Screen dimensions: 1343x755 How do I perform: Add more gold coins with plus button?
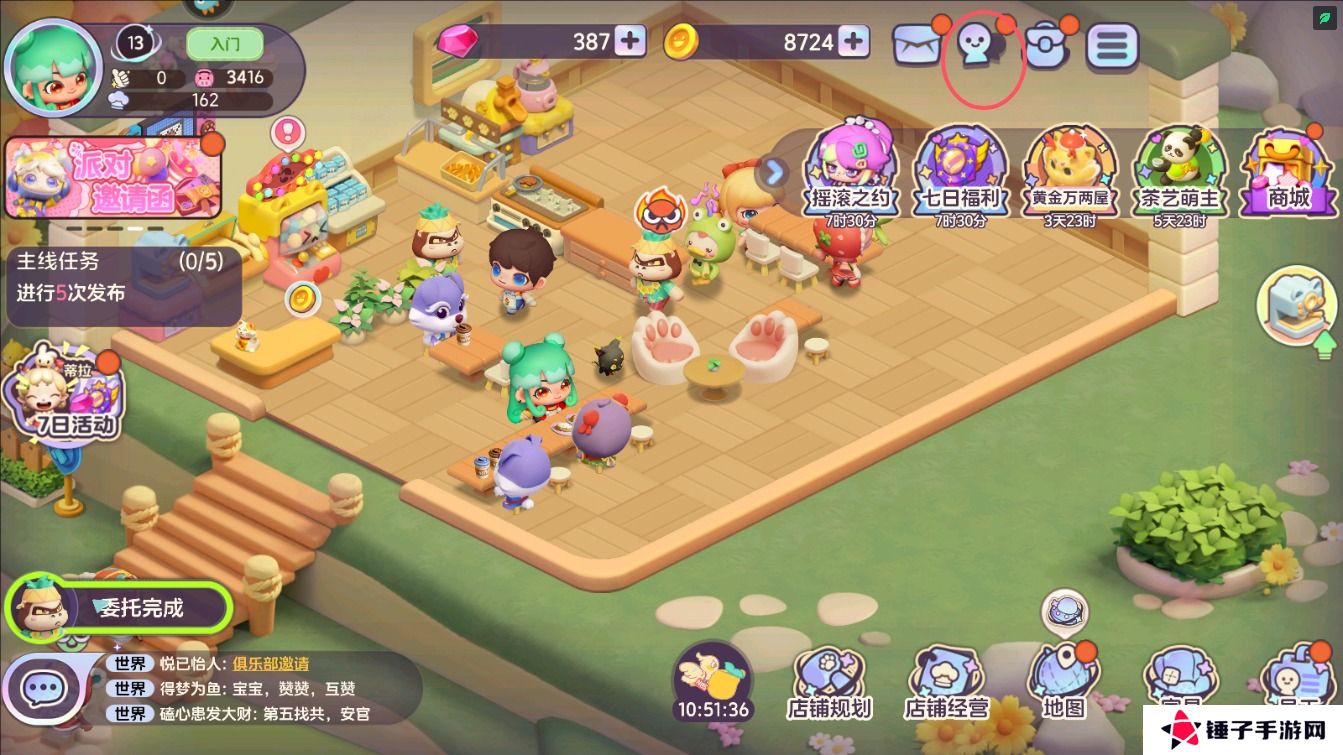(853, 41)
